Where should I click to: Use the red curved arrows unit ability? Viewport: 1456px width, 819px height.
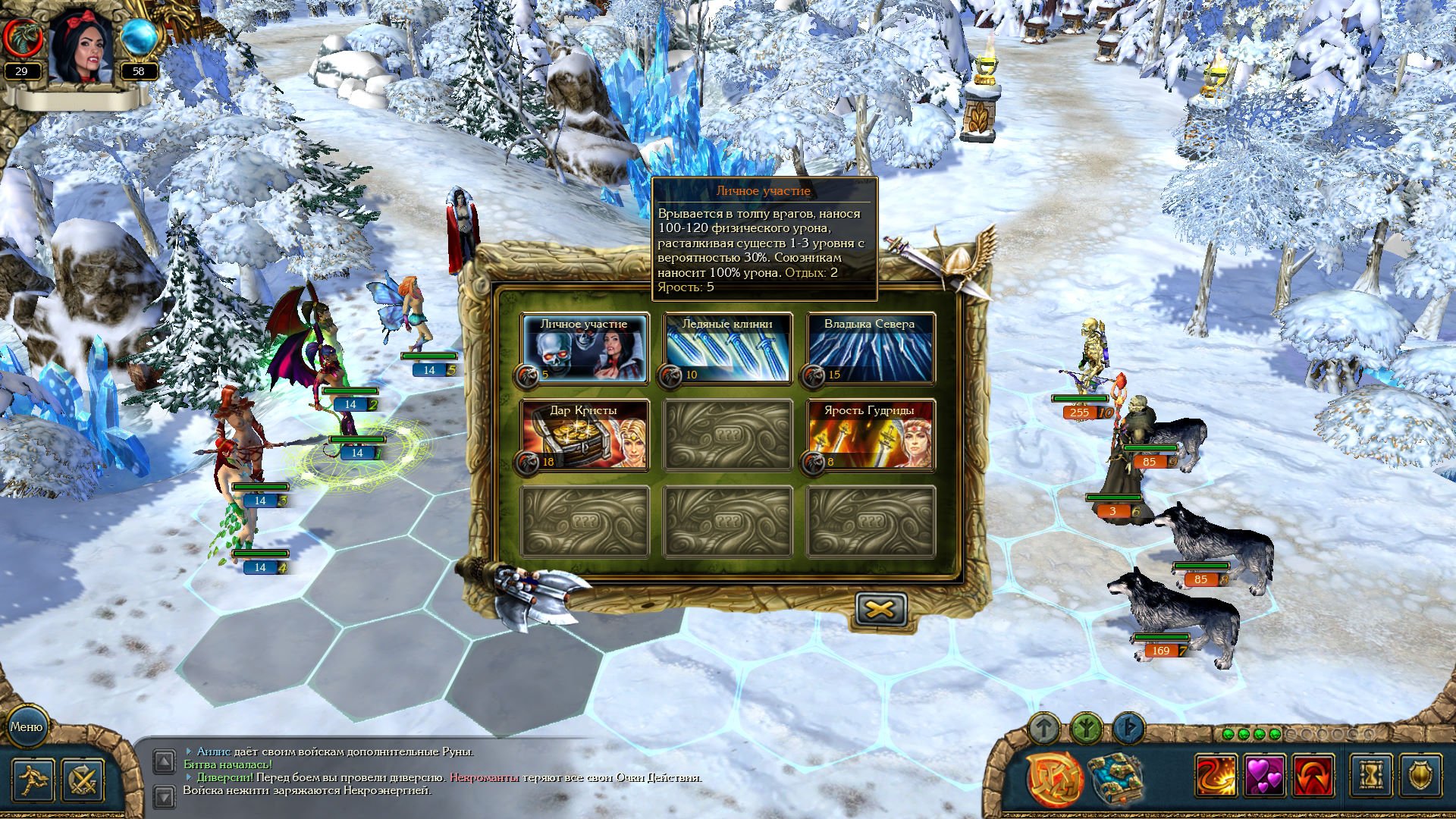(x=1313, y=775)
